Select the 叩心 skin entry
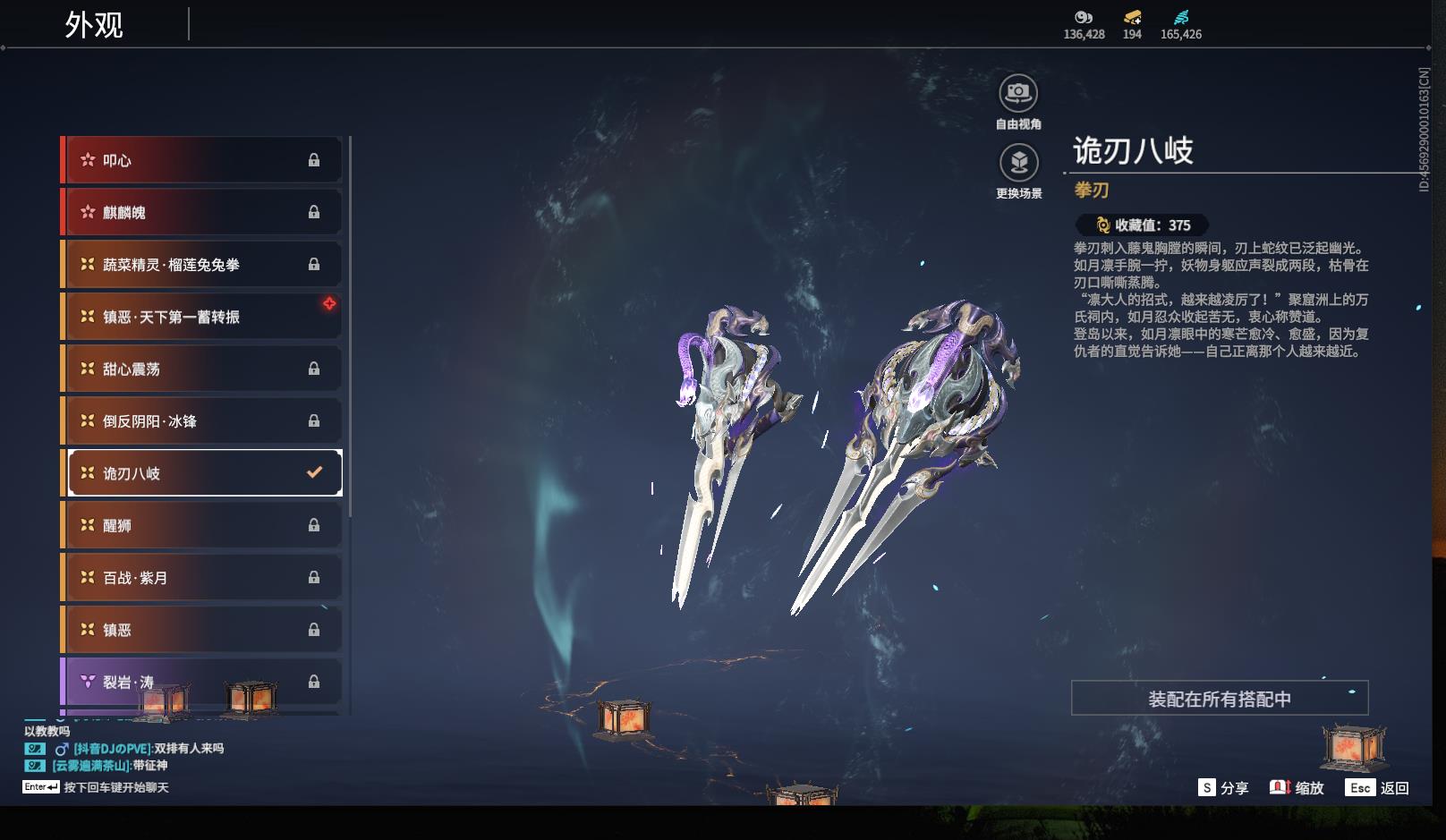The height and width of the screenshot is (840, 1446). coord(202,160)
